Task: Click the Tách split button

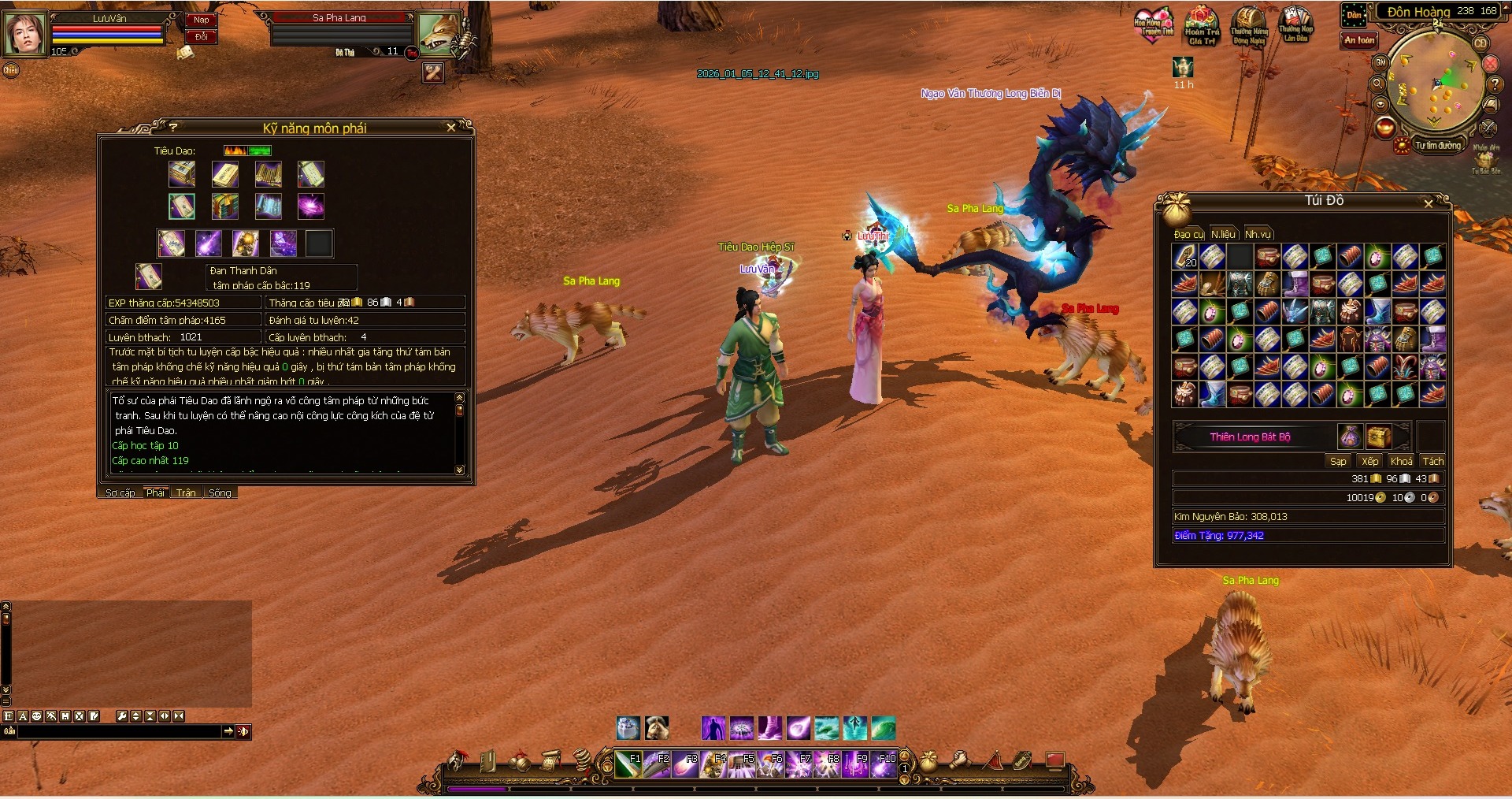Action: click(1433, 461)
